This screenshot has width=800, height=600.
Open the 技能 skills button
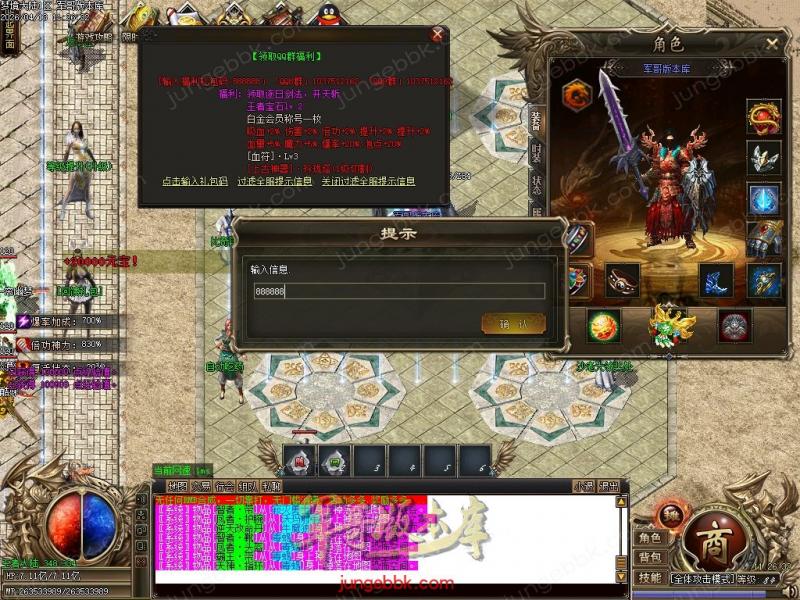coord(650,578)
